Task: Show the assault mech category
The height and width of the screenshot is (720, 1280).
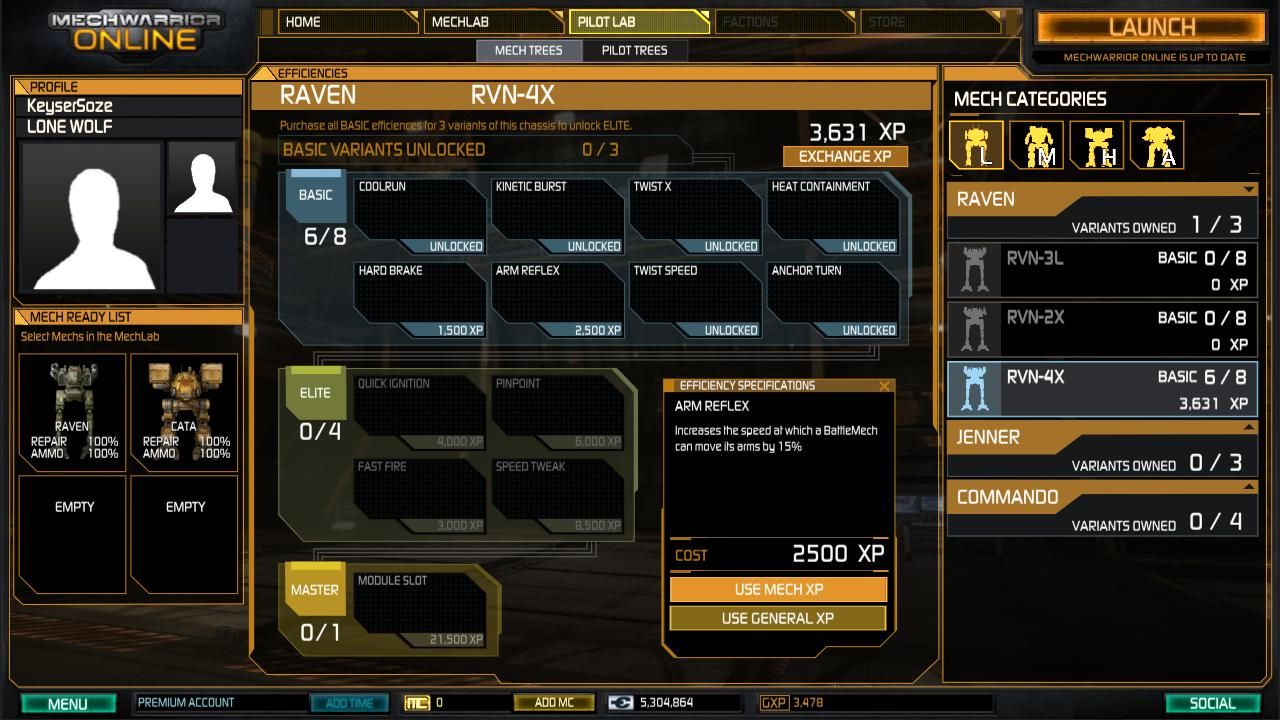Action: [1157, 146]
